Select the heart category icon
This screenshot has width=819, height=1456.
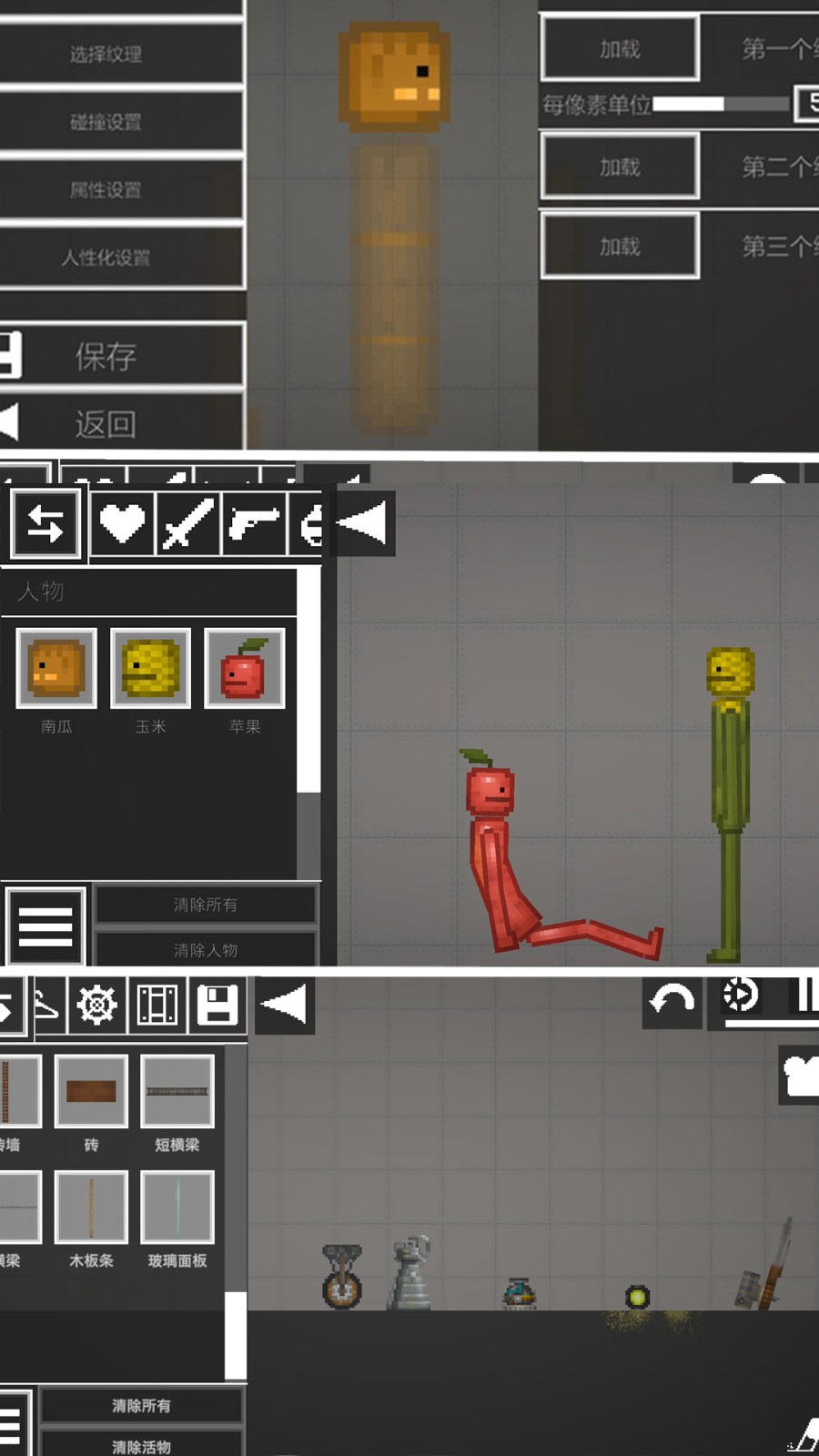[x=122, y=523]
